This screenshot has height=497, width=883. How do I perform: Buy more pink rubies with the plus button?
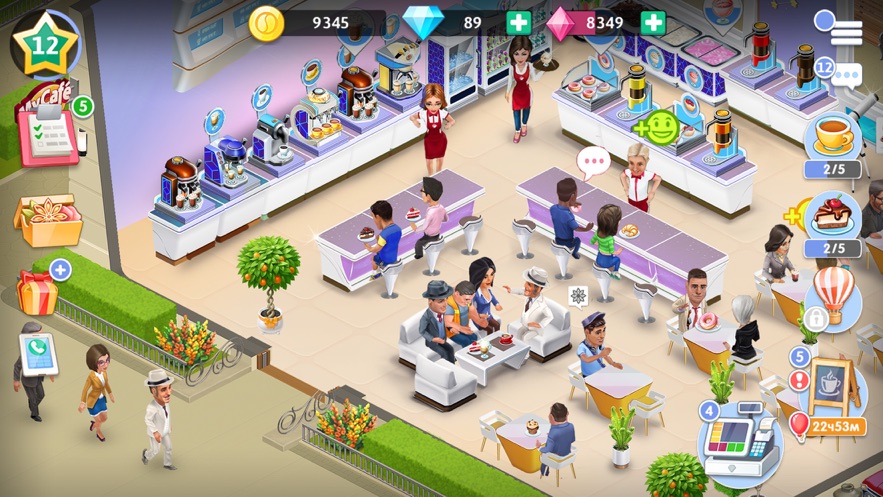point(652,23)
